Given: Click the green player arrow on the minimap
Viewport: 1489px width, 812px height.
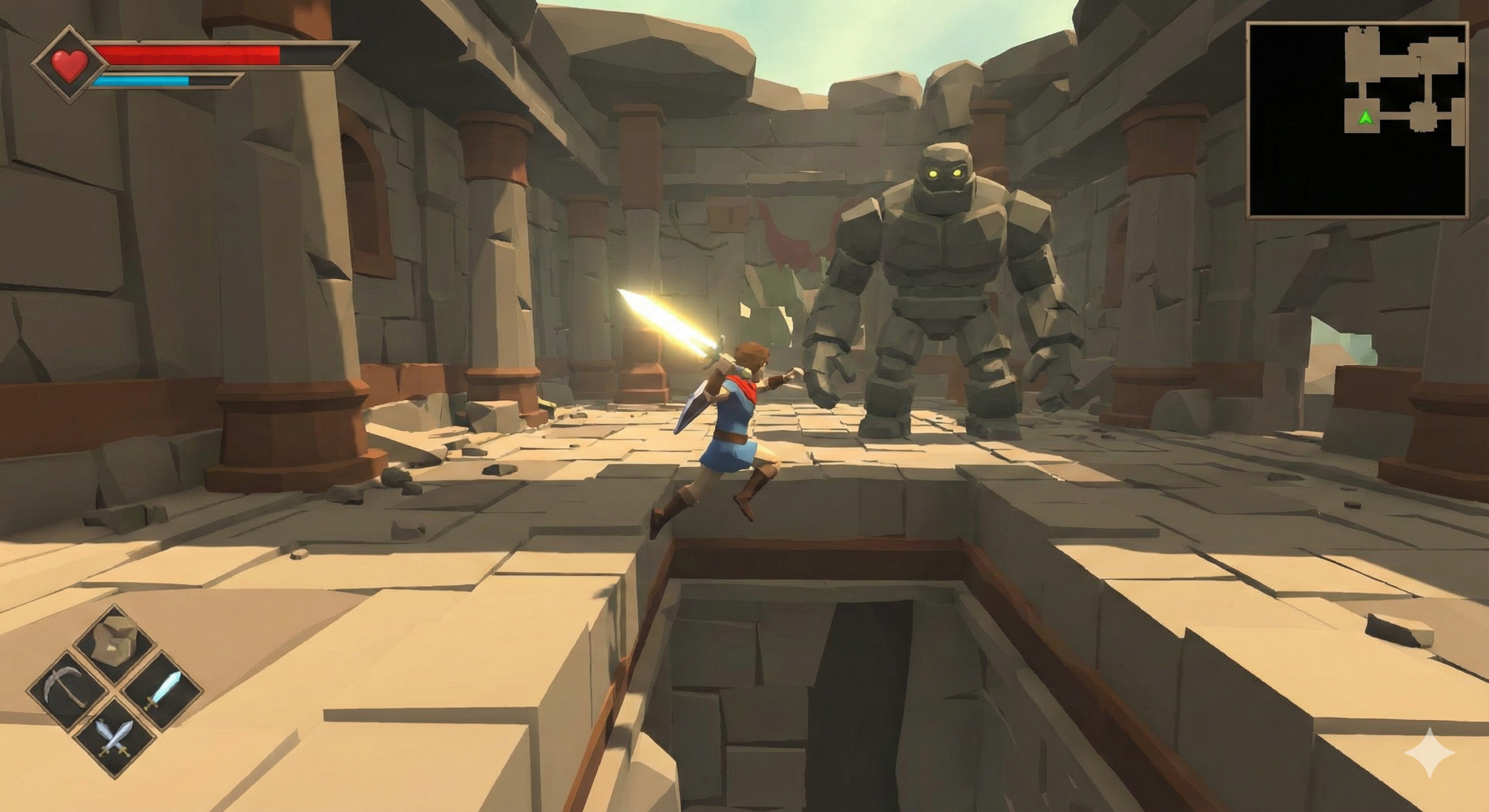Looking at the screenshot, I should [1365, 118].
